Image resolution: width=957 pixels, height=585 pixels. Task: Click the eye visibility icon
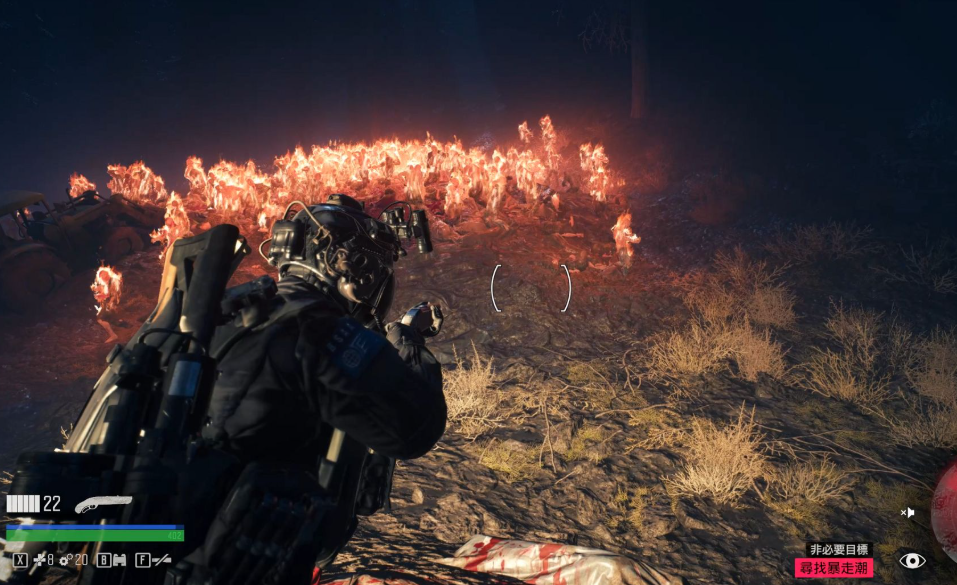[911, 561]
